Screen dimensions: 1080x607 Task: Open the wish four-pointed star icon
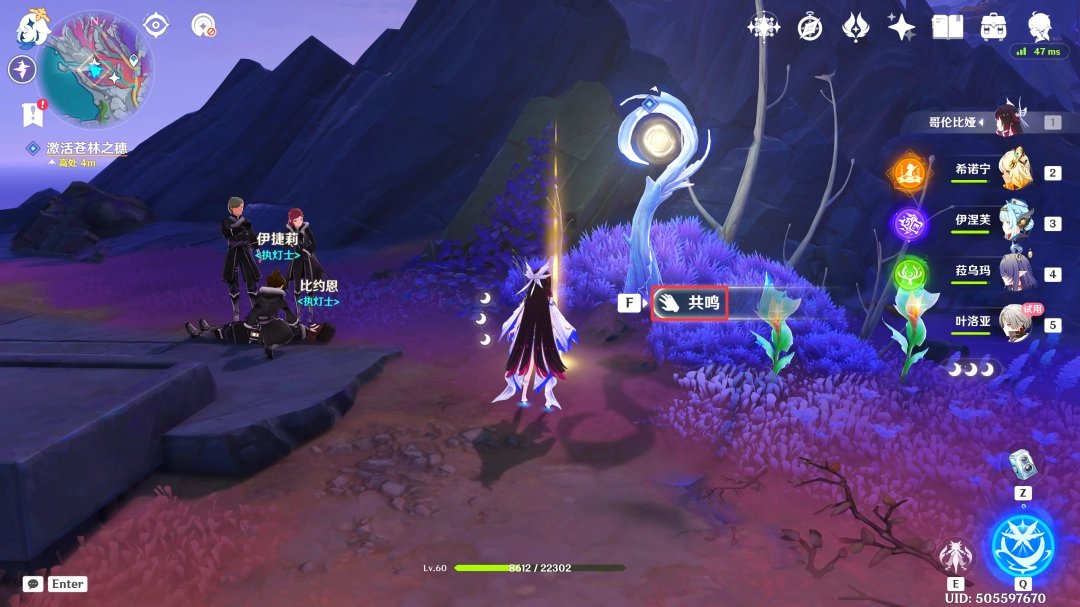[x=902, y=27]
